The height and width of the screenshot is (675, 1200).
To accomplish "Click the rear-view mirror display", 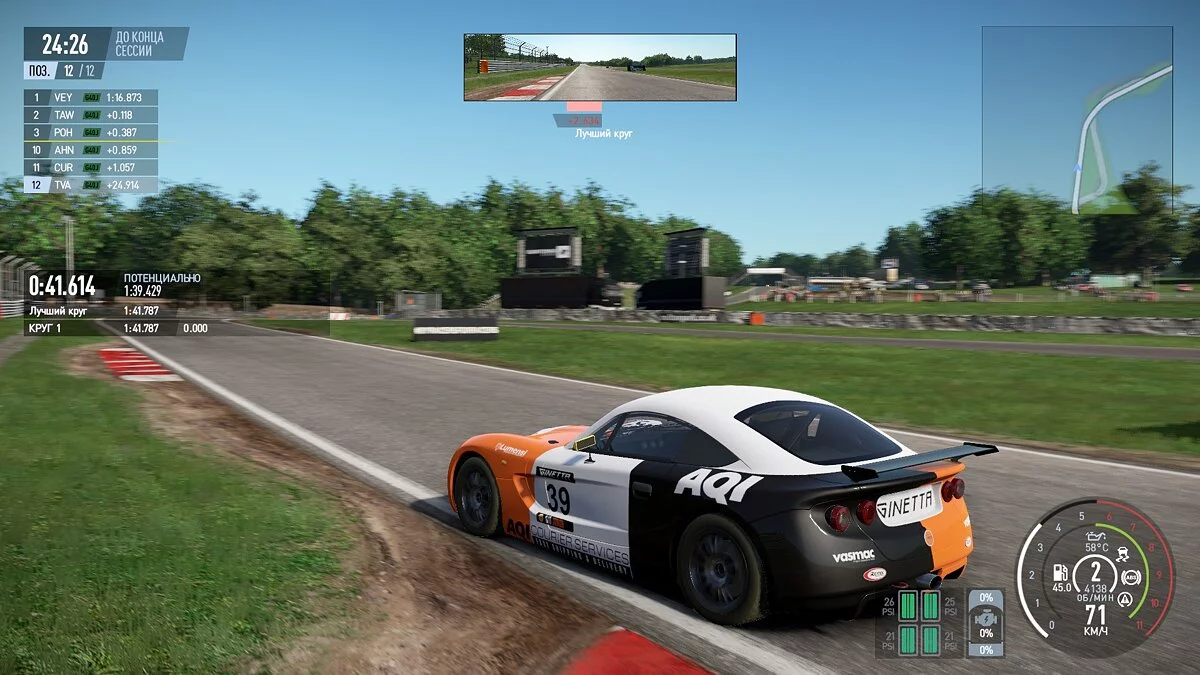I will point(600,67).
